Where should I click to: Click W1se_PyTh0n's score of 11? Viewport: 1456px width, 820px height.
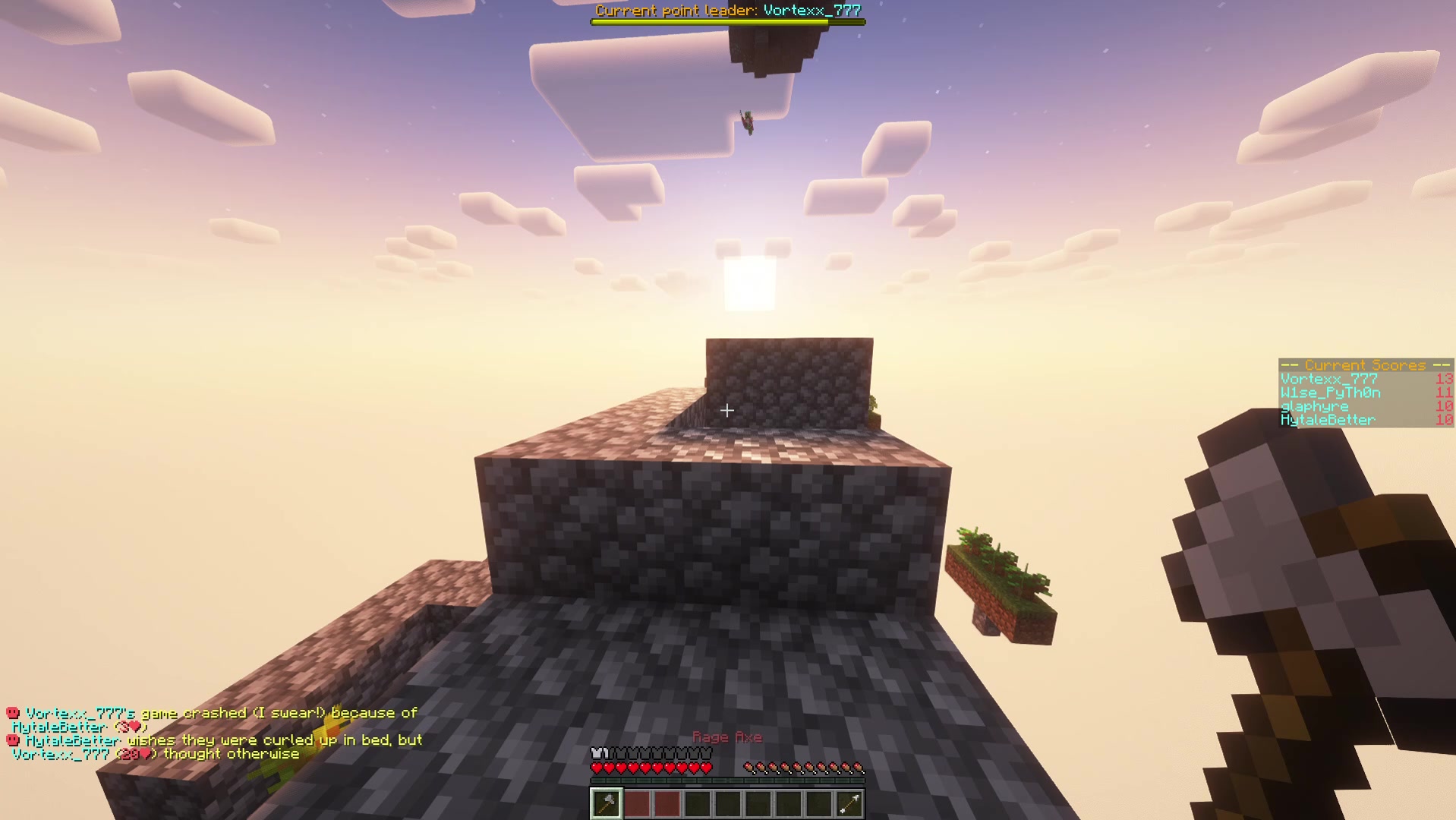[1444, 393]
